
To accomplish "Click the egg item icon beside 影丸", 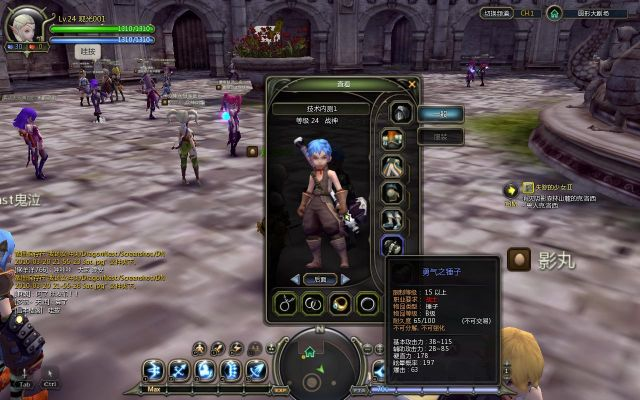I will click(518, 258).
